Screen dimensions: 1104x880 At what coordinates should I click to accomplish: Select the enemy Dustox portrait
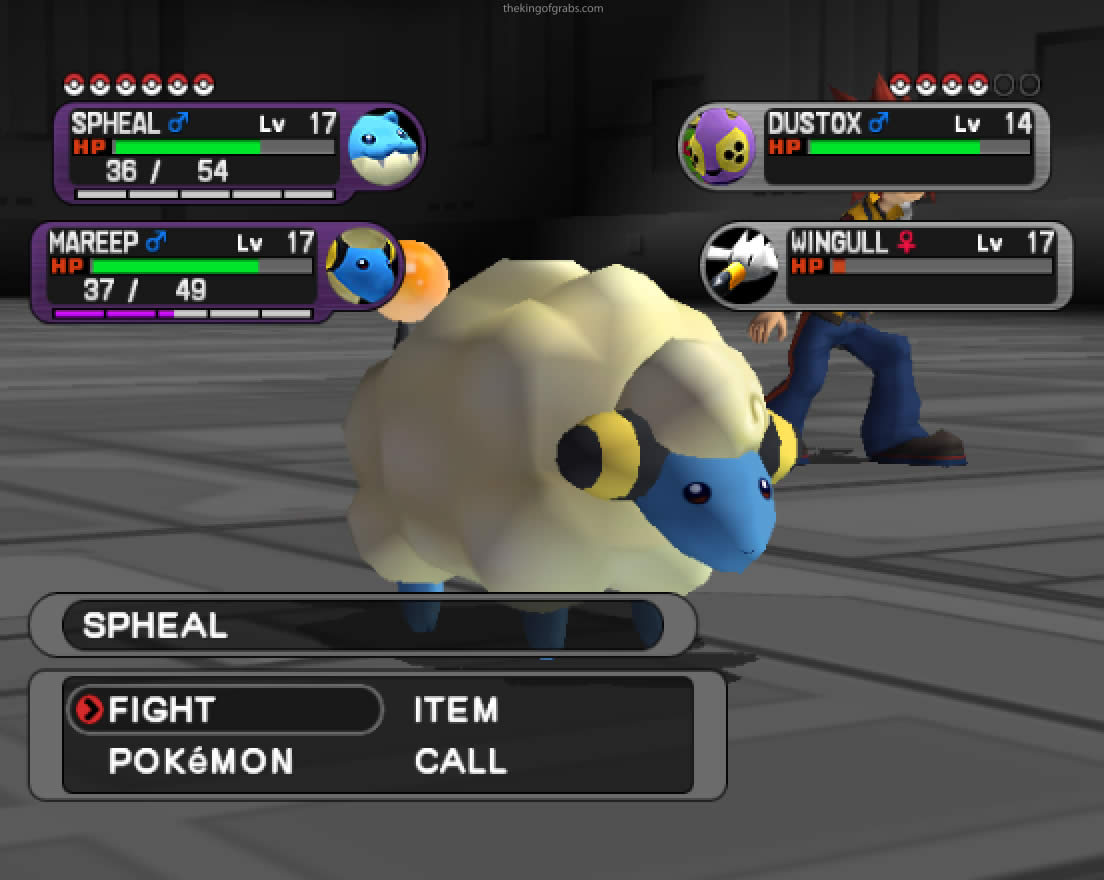tap(720, 146)
